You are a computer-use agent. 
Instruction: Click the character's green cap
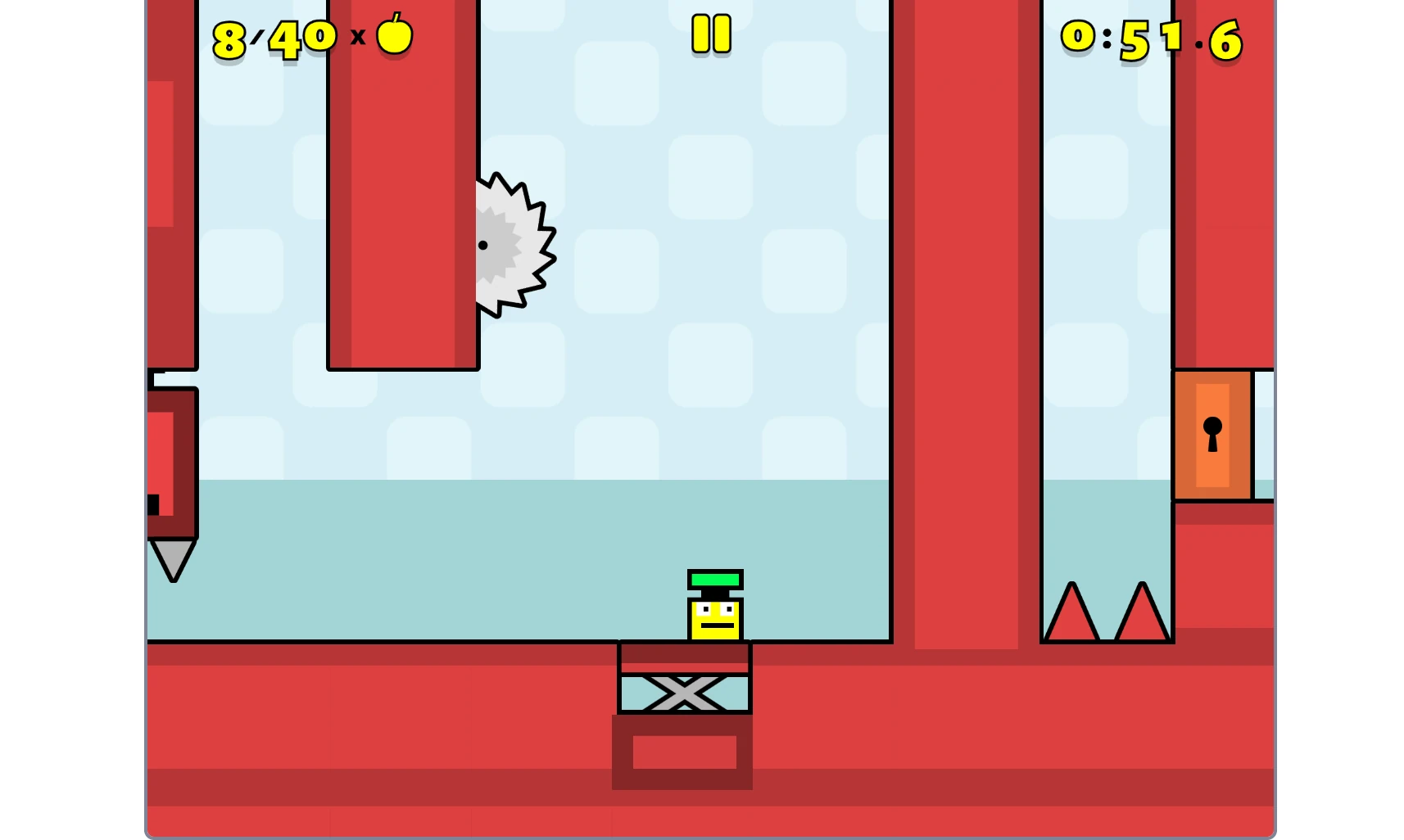click(713, 579)
